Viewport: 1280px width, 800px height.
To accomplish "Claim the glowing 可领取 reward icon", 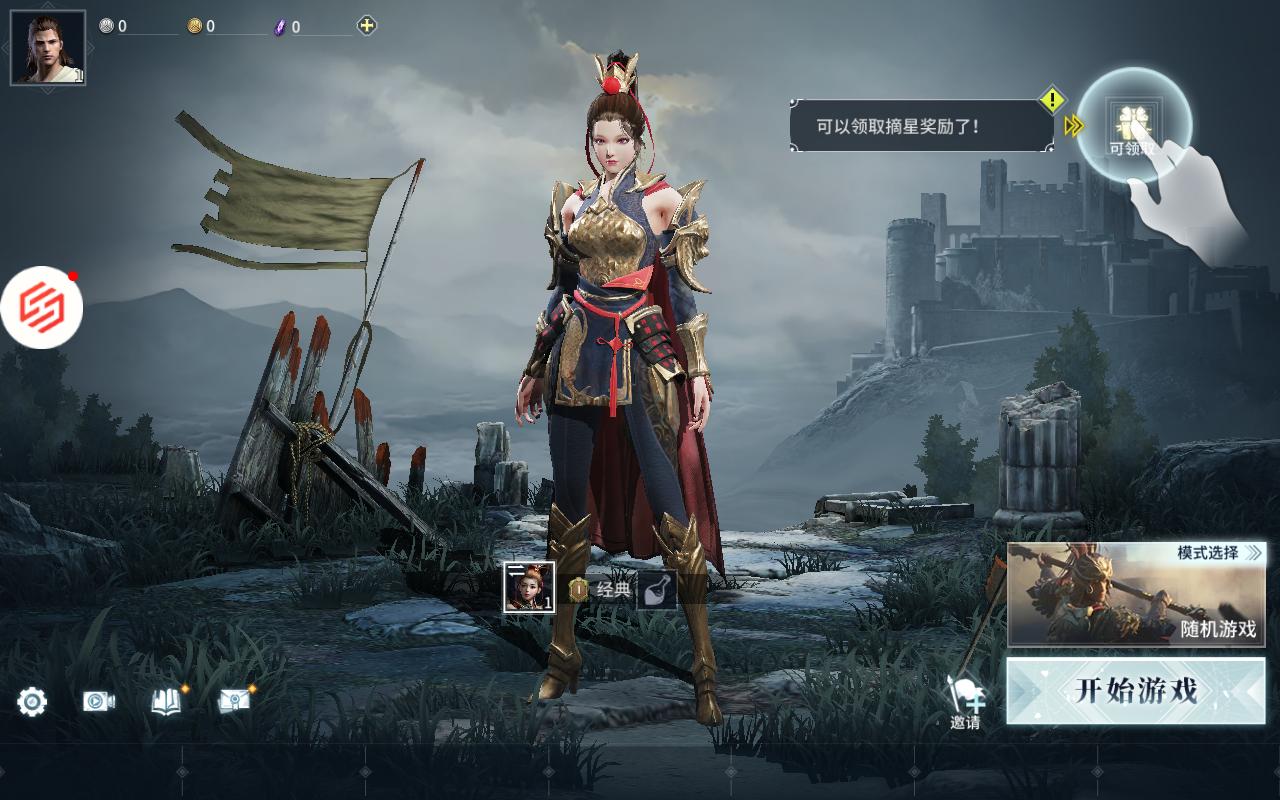I will [x=1133, y=122].
